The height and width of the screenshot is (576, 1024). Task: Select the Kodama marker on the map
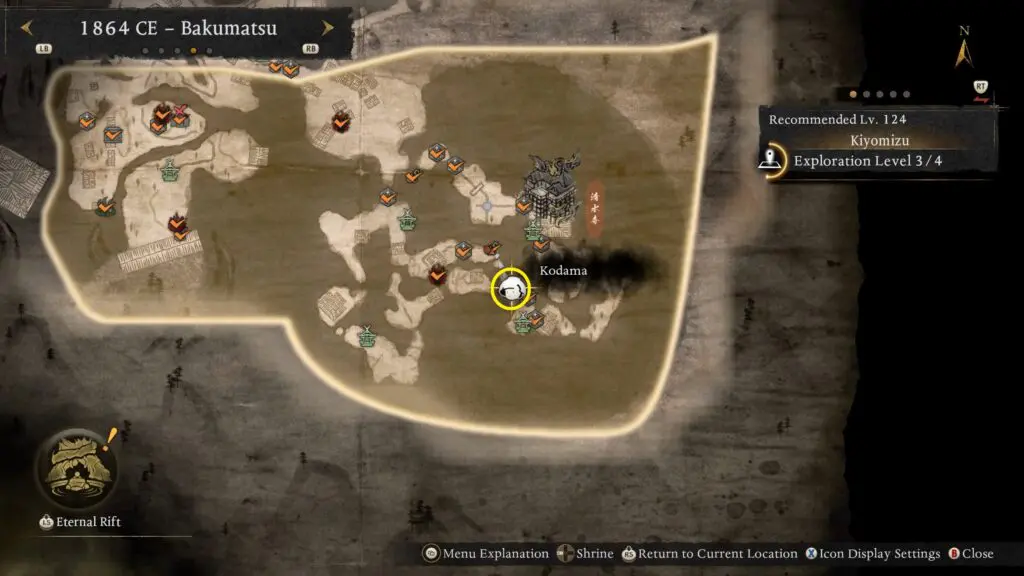510,290
